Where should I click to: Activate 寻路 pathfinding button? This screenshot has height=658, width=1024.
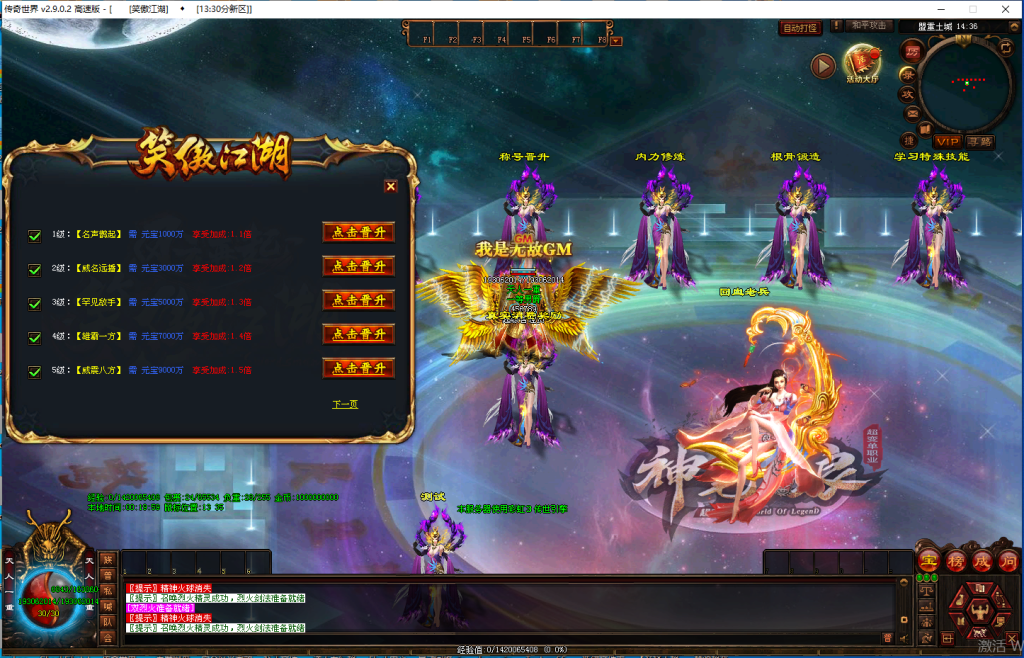(x=981, y=141)
